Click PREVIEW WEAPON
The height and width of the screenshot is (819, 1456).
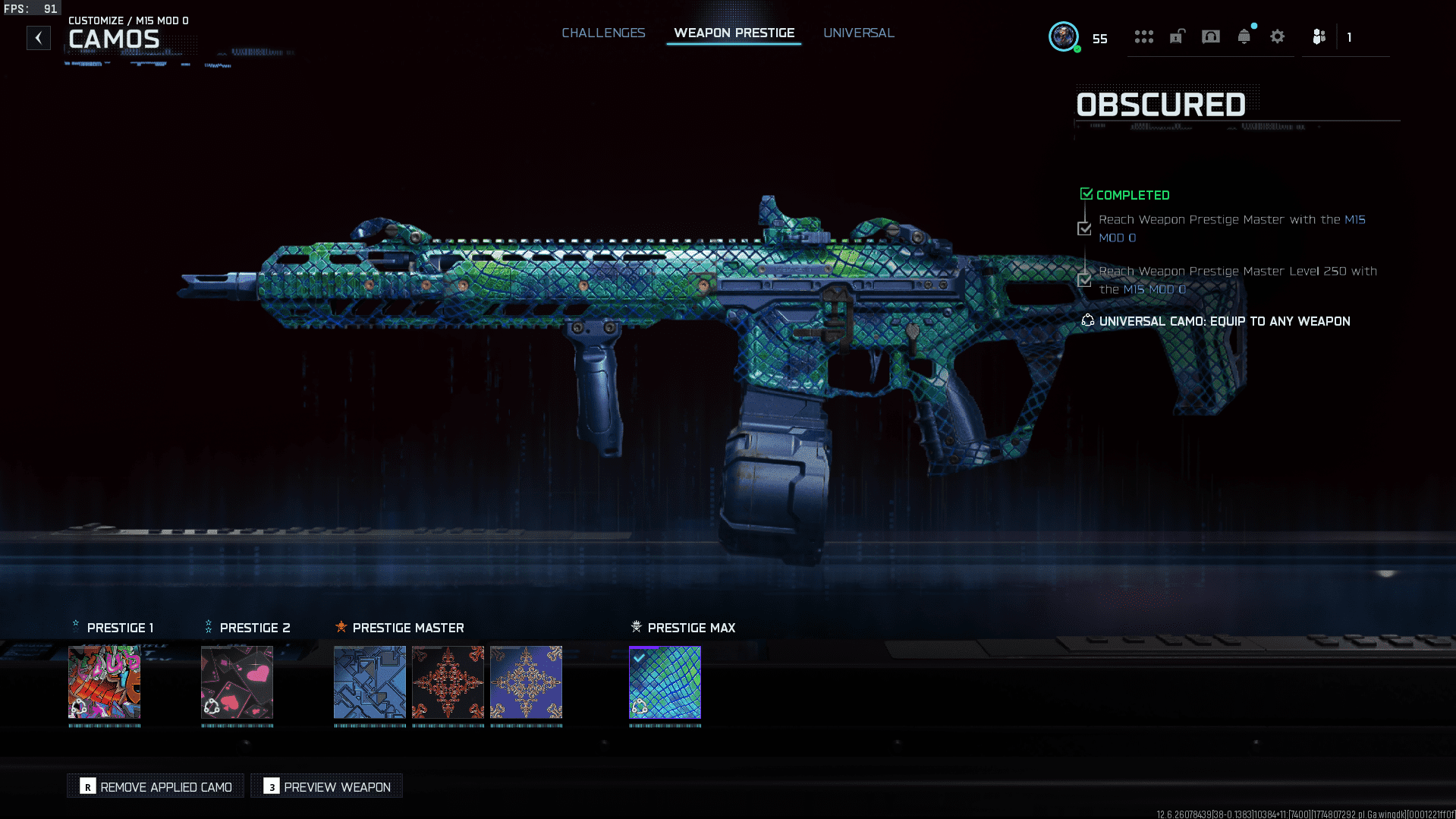325,786
